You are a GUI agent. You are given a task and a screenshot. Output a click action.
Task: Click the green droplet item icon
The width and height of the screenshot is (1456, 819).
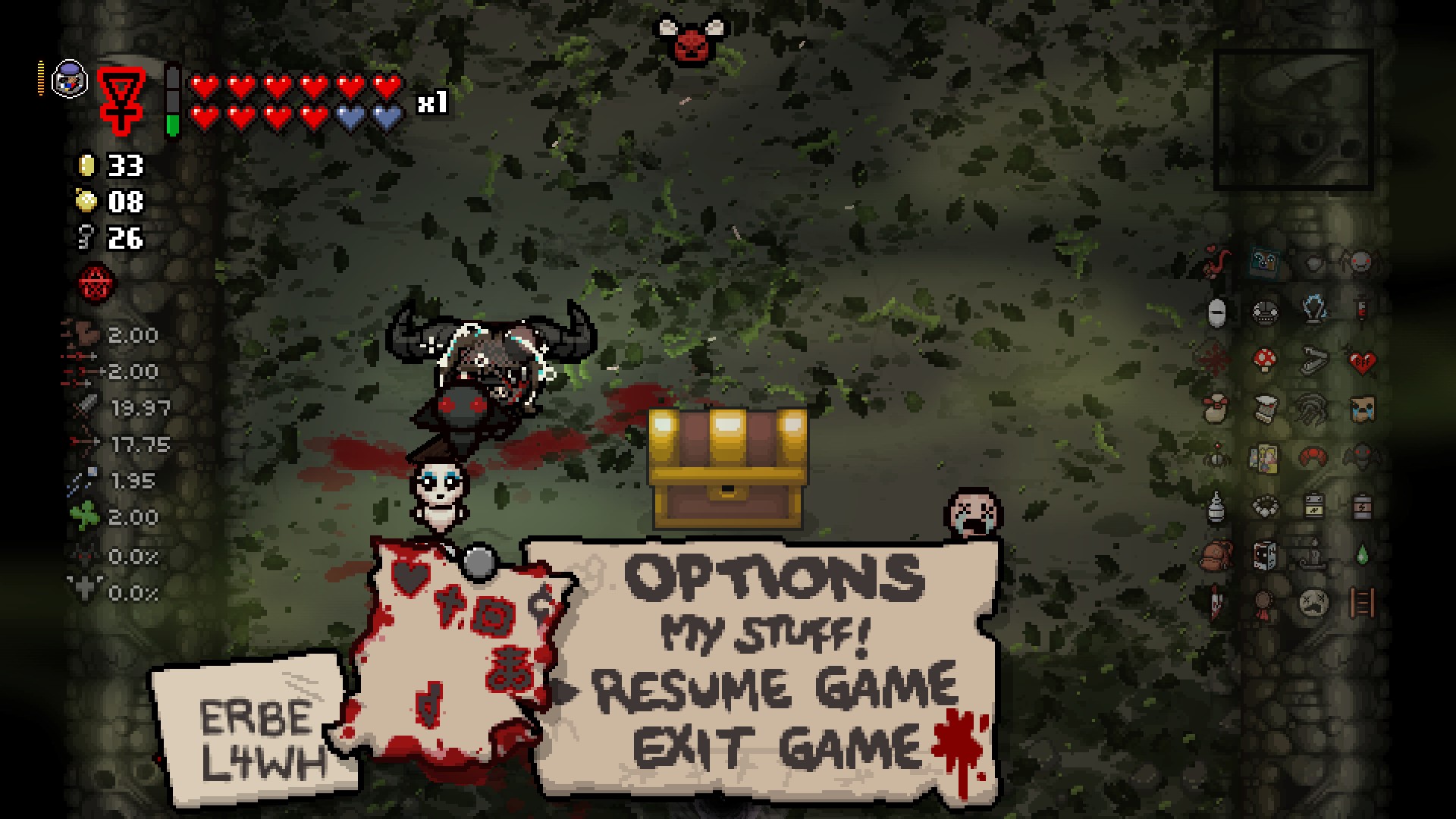(1363, 556)
